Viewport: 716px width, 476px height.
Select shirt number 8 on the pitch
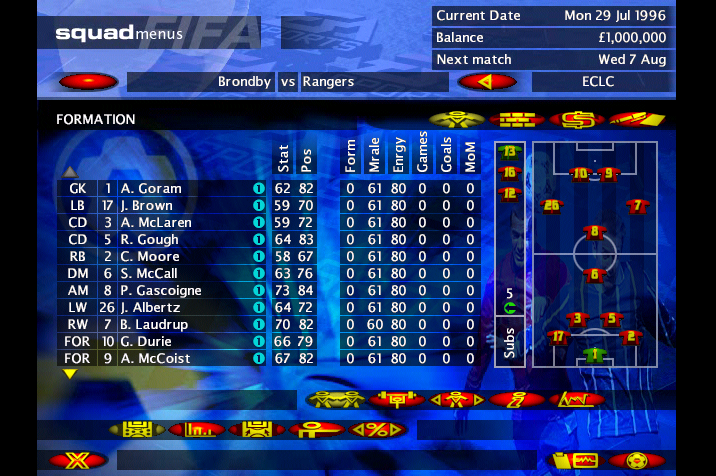tap(595, 233)
